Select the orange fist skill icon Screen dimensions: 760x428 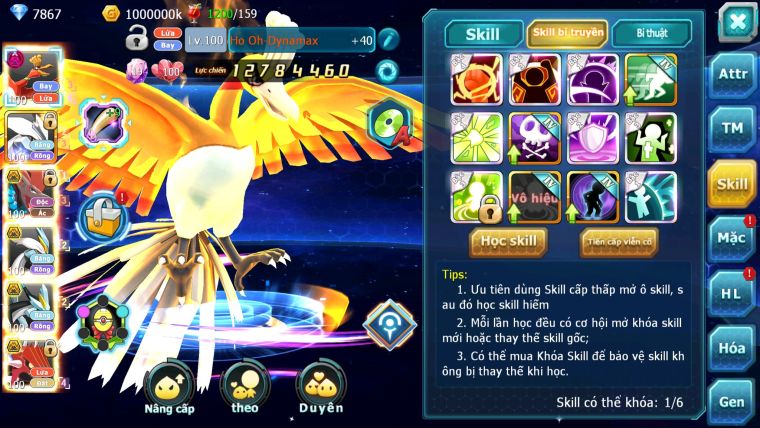[476, 80]
